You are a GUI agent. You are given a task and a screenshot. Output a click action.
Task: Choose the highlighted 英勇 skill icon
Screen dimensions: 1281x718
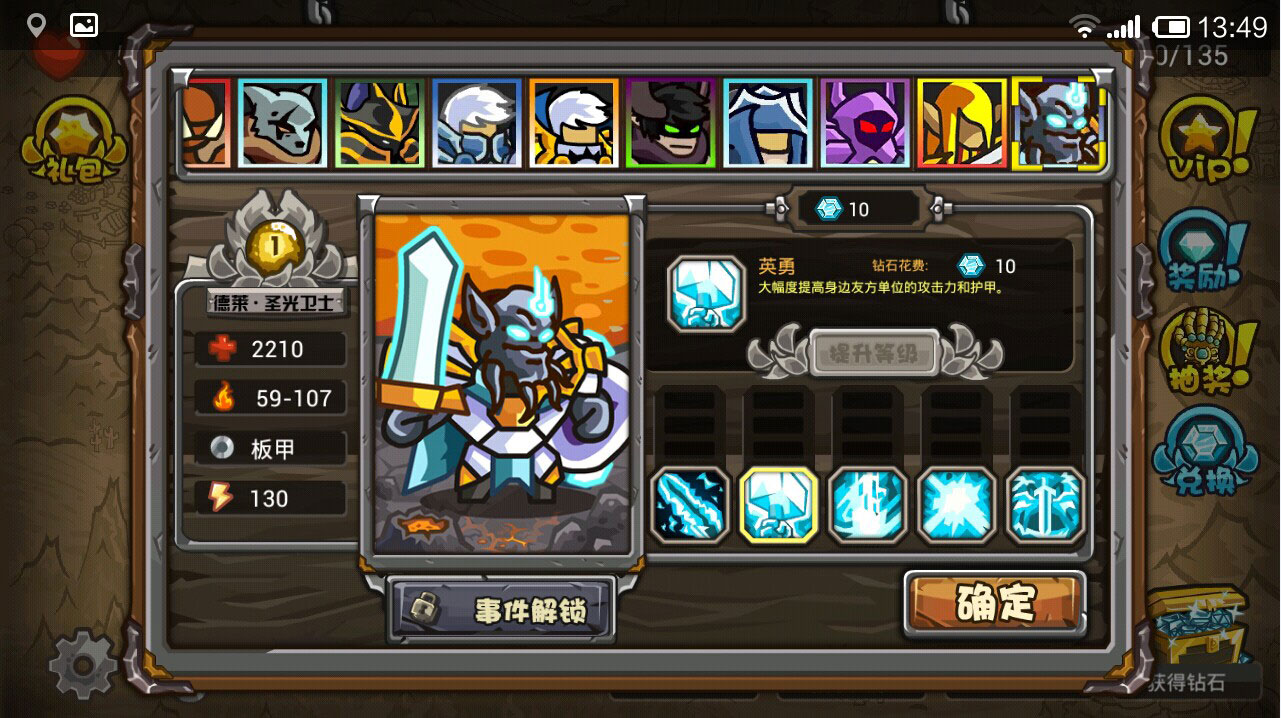[x=779, y=506]
